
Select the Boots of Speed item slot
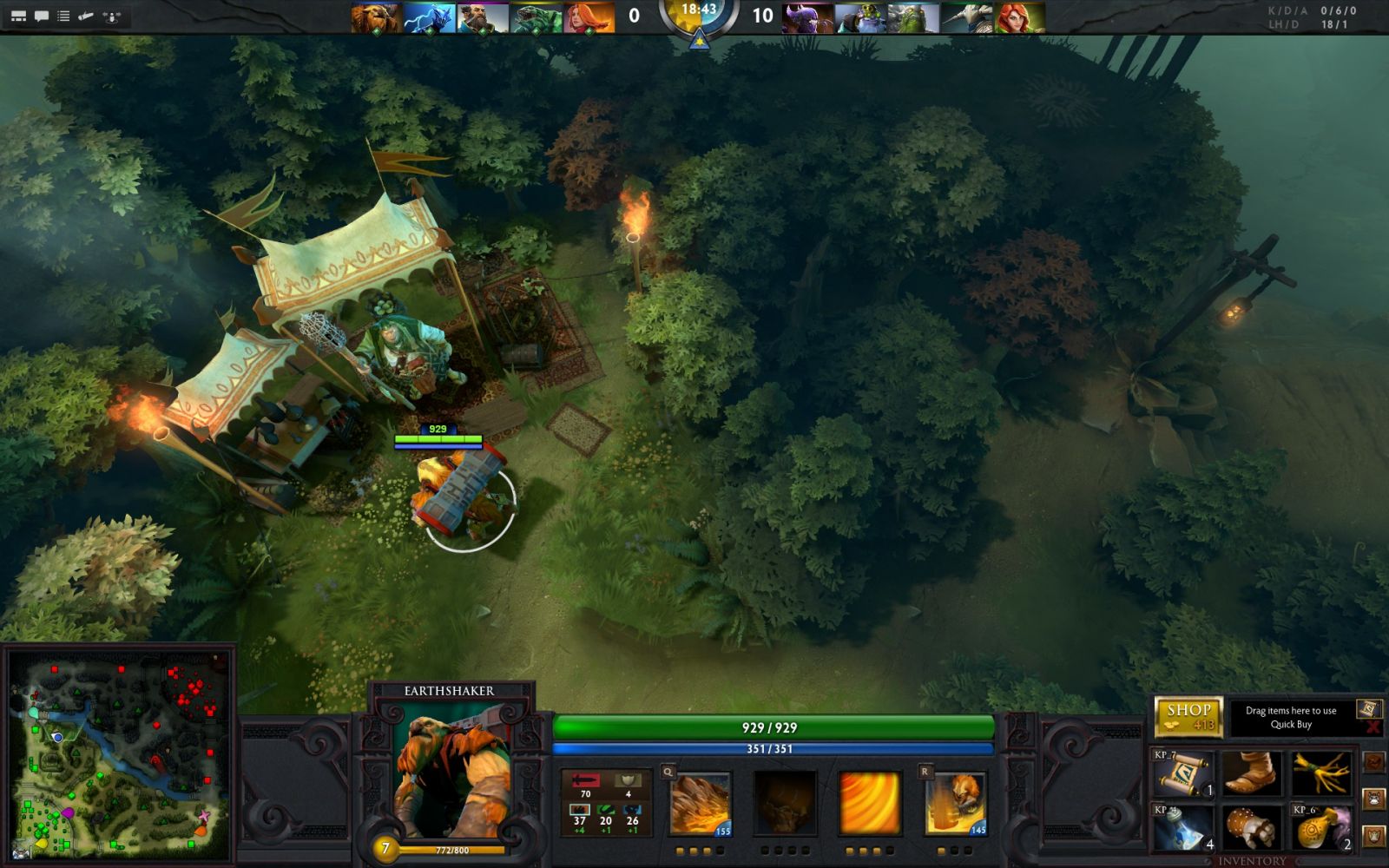point(1251,774)
